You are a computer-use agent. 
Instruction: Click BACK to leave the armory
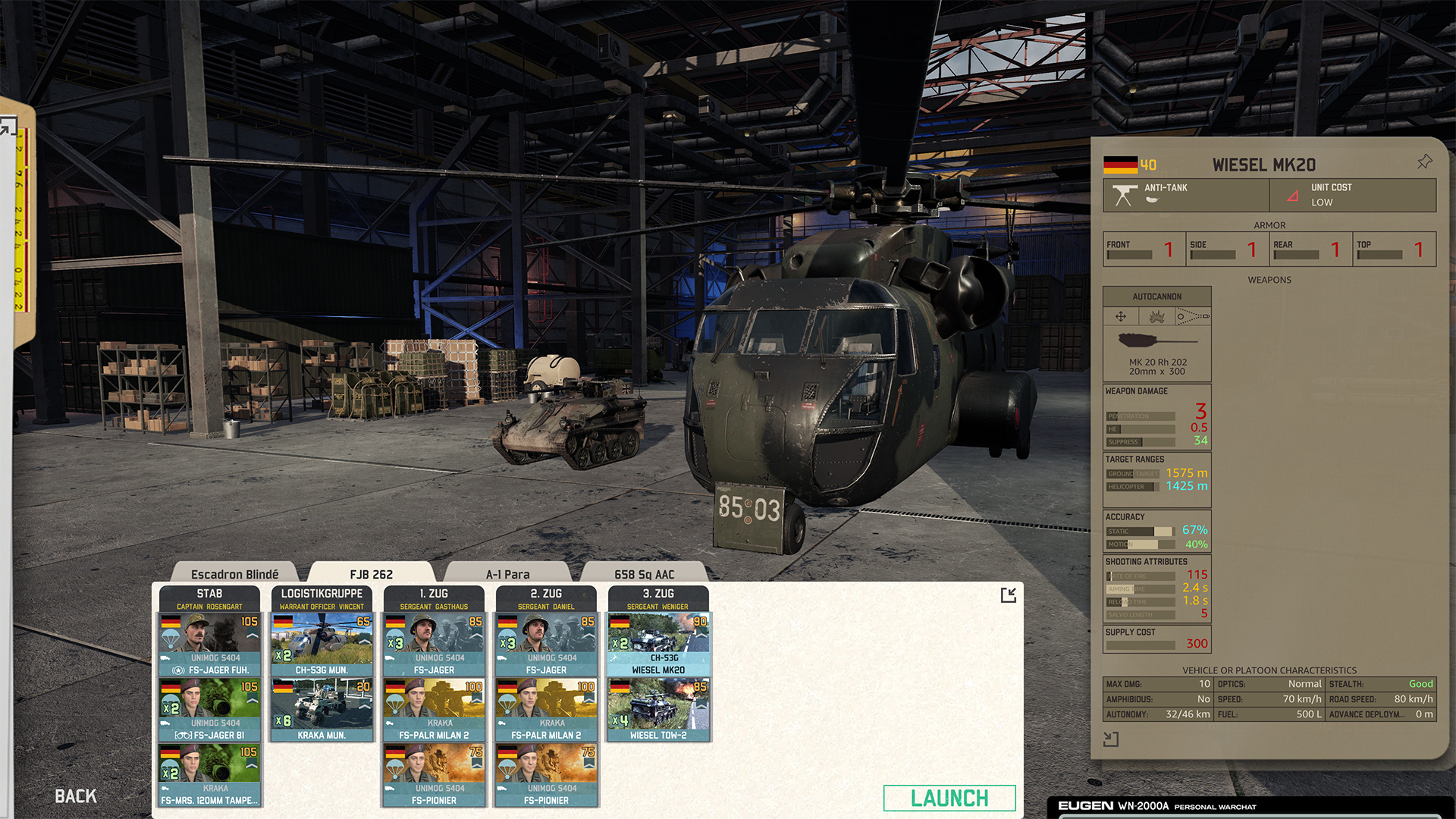point(75,796)
